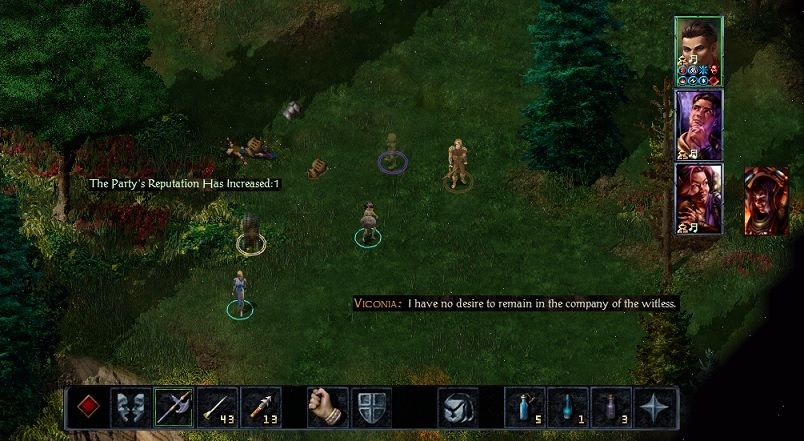Switch to the bare fist attack

(327, 408)
